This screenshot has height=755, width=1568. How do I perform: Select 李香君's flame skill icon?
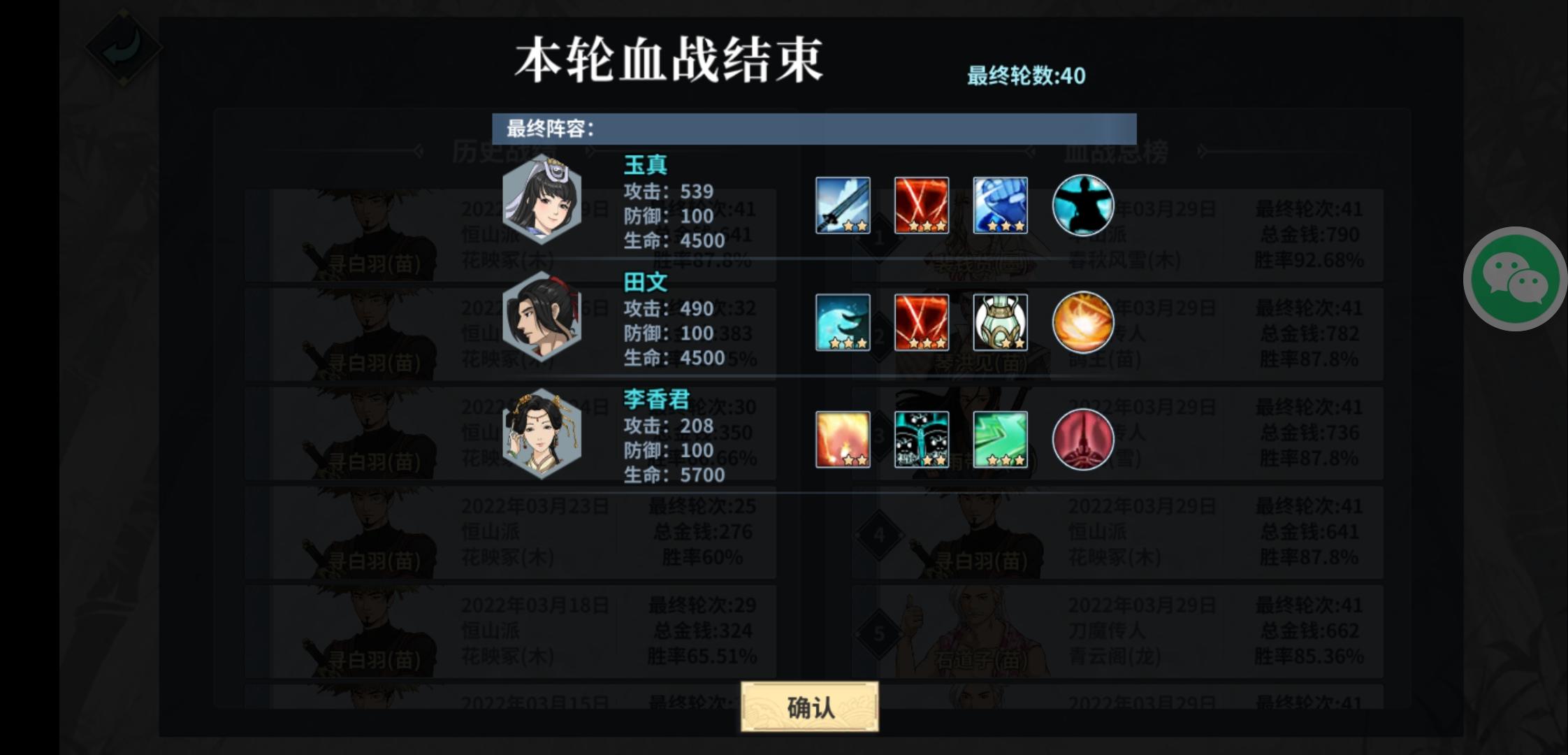click(x=842, y=440)
